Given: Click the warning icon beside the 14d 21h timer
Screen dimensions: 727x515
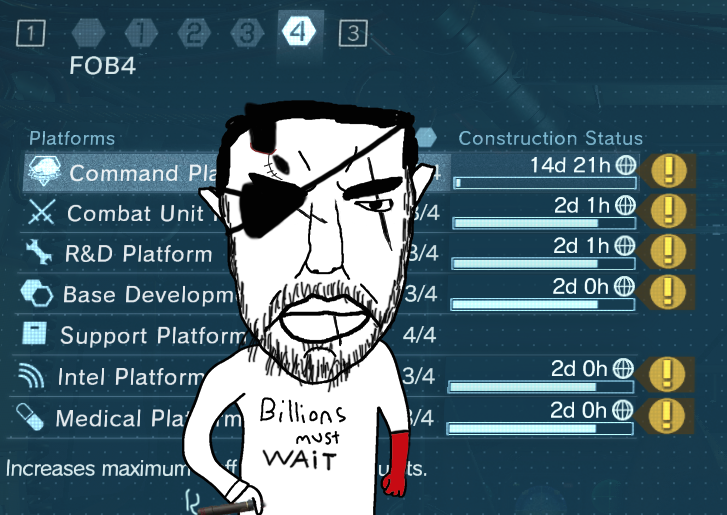Looking at the screenshot, I should tap(666, 171).
